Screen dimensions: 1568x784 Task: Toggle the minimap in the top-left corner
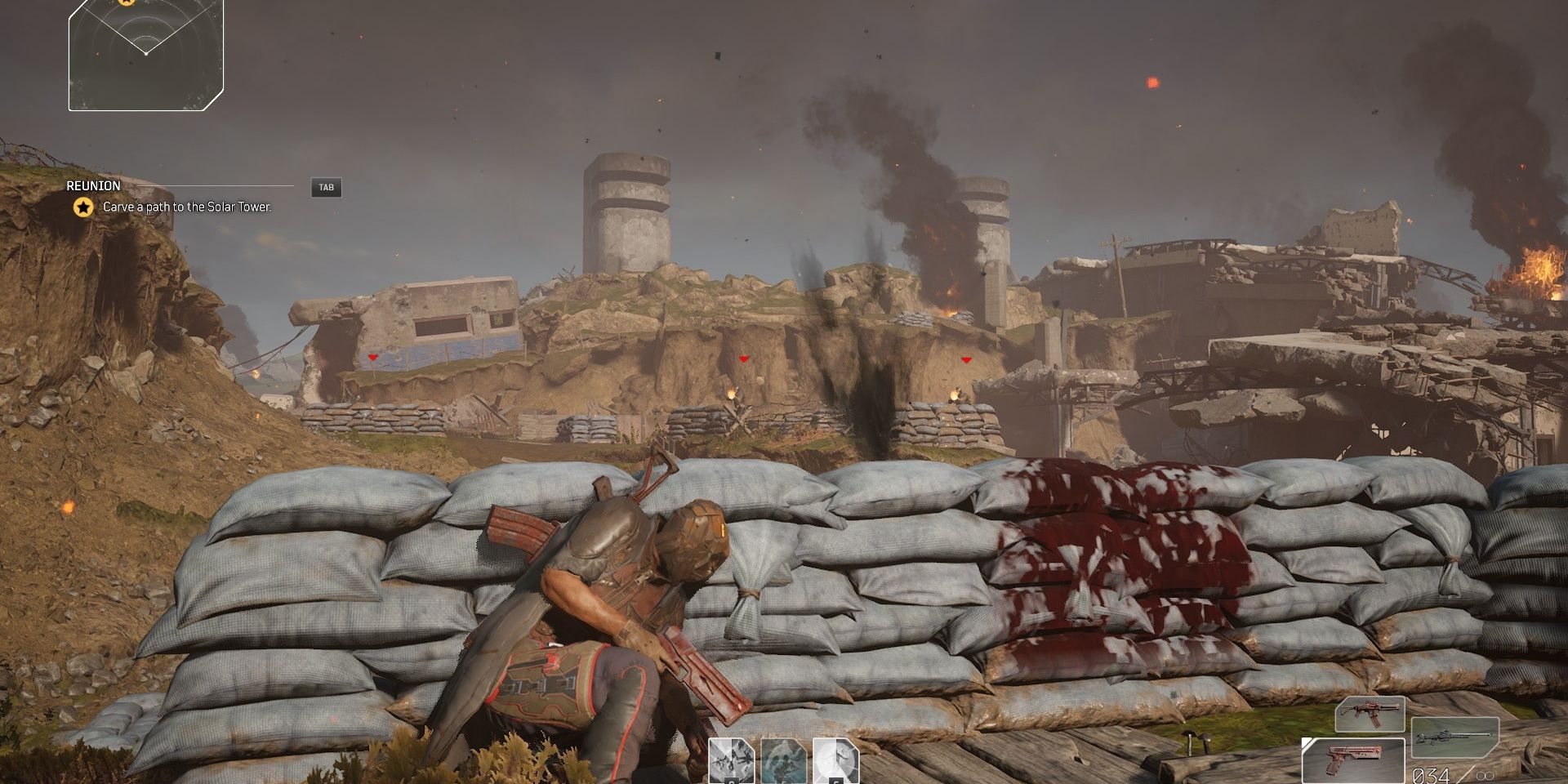click(145, 57)
